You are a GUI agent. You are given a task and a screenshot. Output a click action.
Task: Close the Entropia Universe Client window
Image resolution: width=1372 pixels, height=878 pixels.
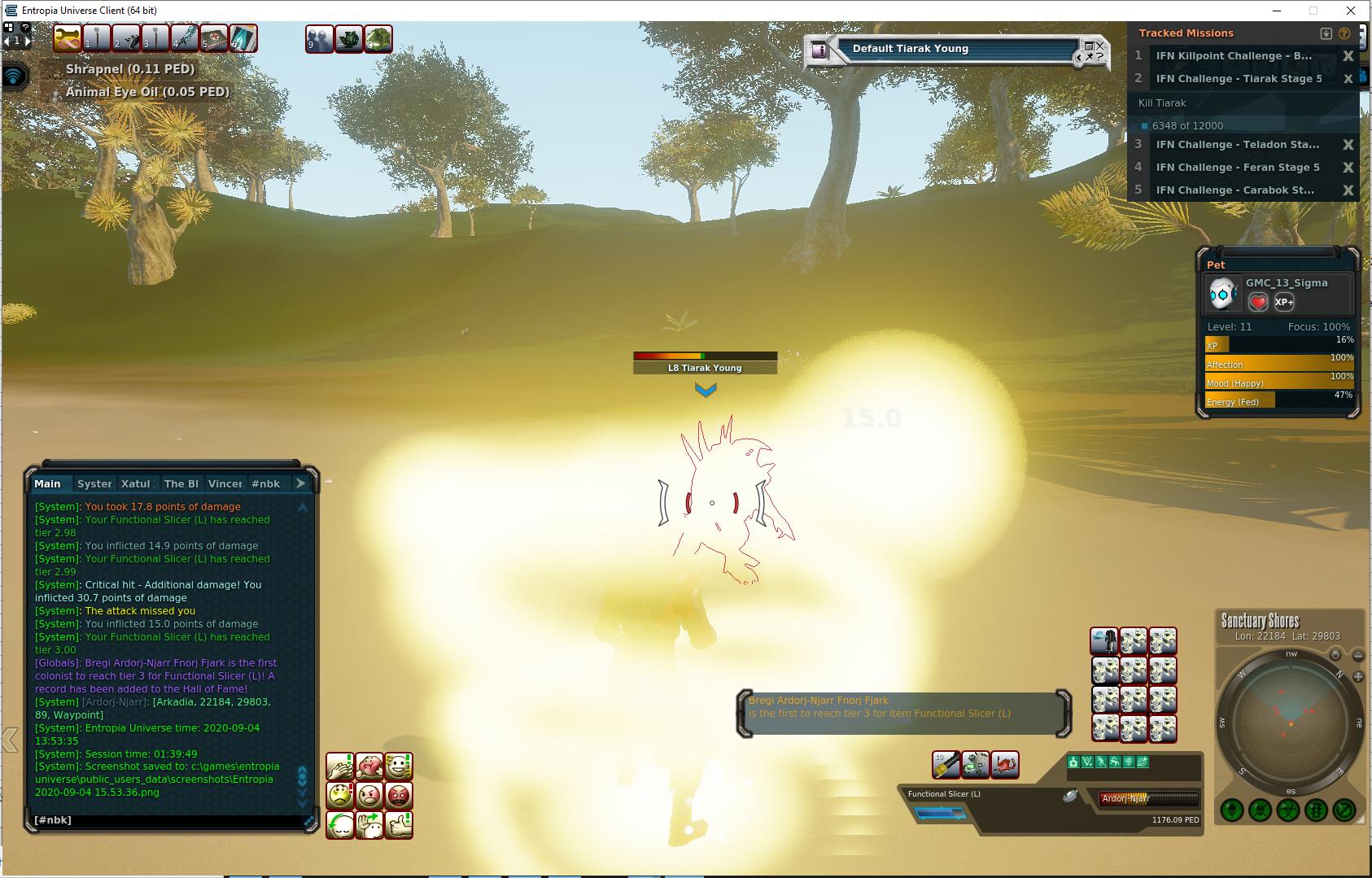click(1351, 11)
